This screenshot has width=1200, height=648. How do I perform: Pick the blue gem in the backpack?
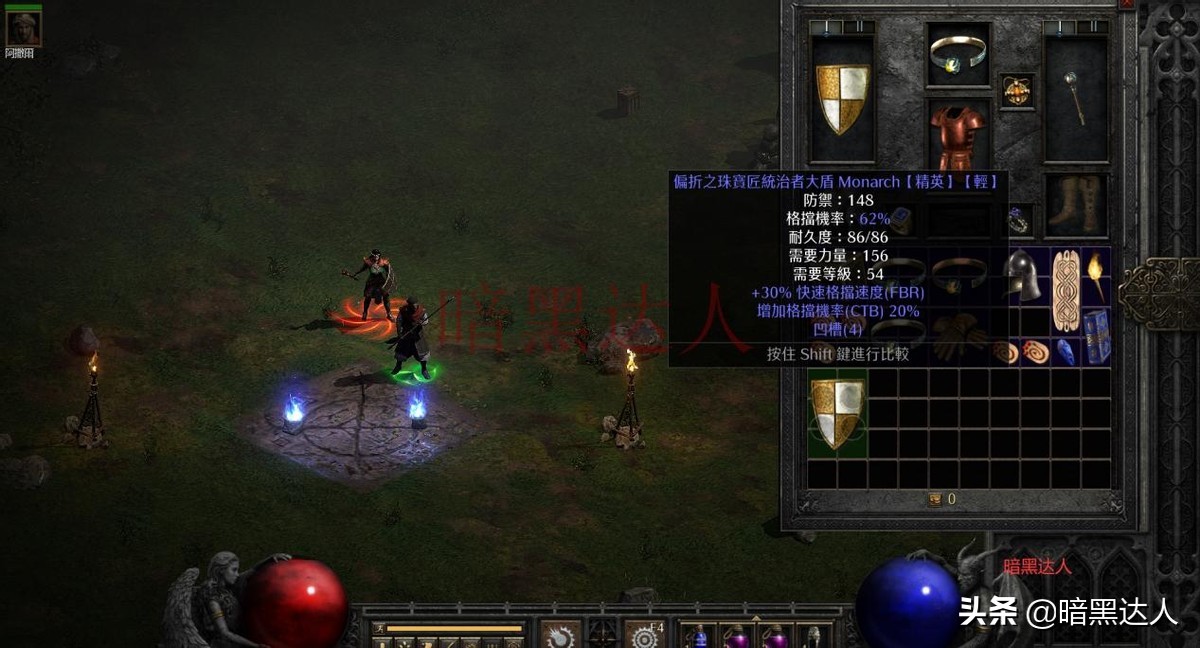click(1066, 351)
